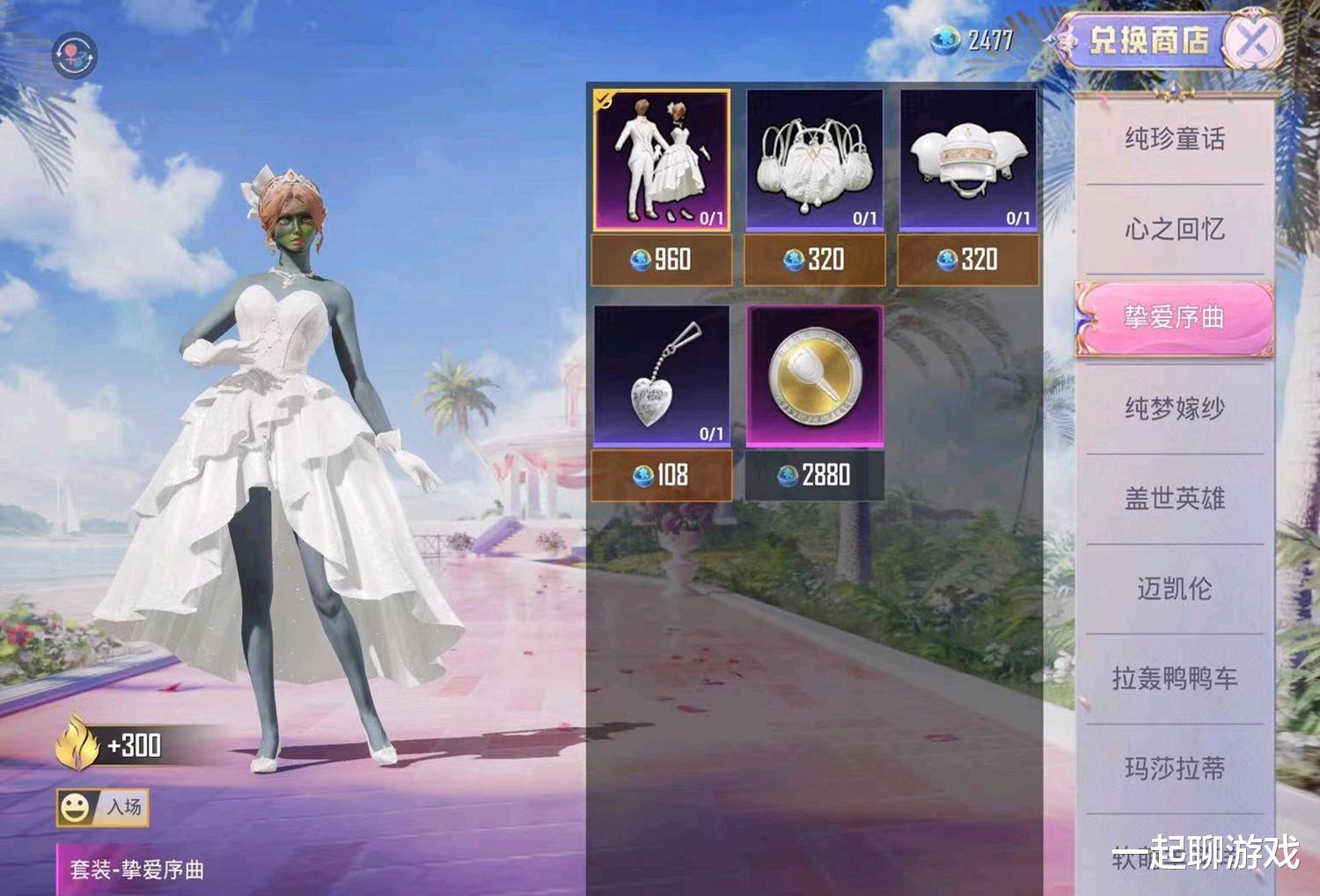Screen dimensions: 1320x896
Task: Select the wedding couple outfit set item
Action: 662,160
